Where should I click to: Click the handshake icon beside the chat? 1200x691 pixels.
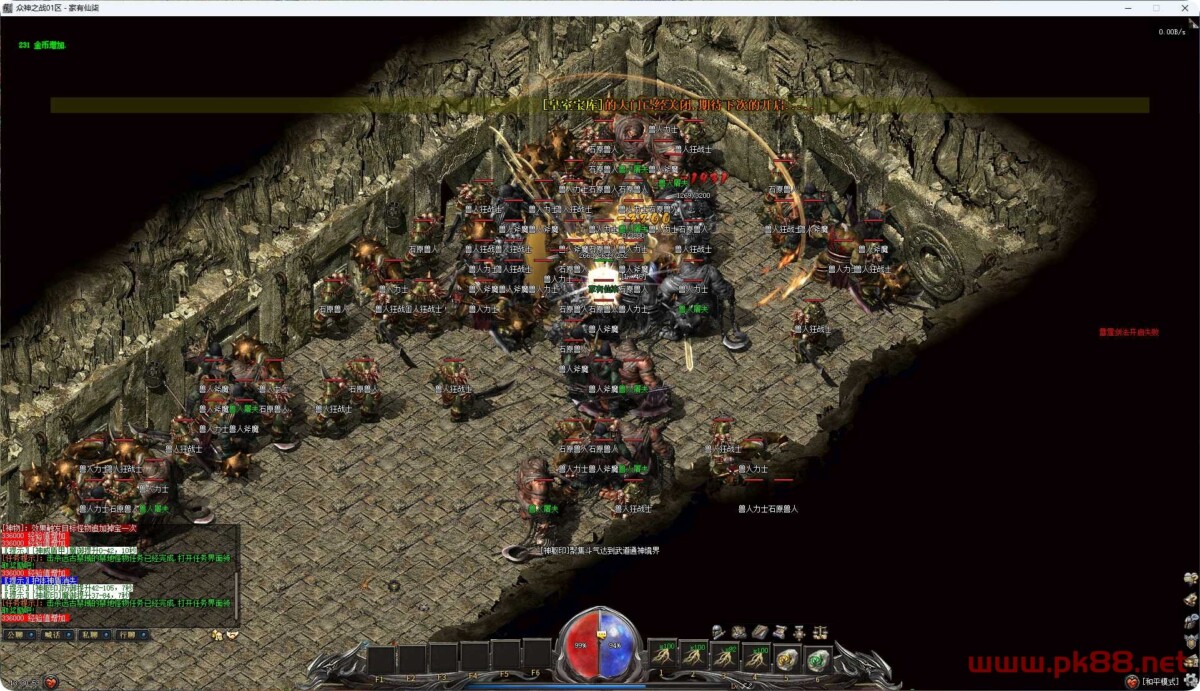click(232, 635)
